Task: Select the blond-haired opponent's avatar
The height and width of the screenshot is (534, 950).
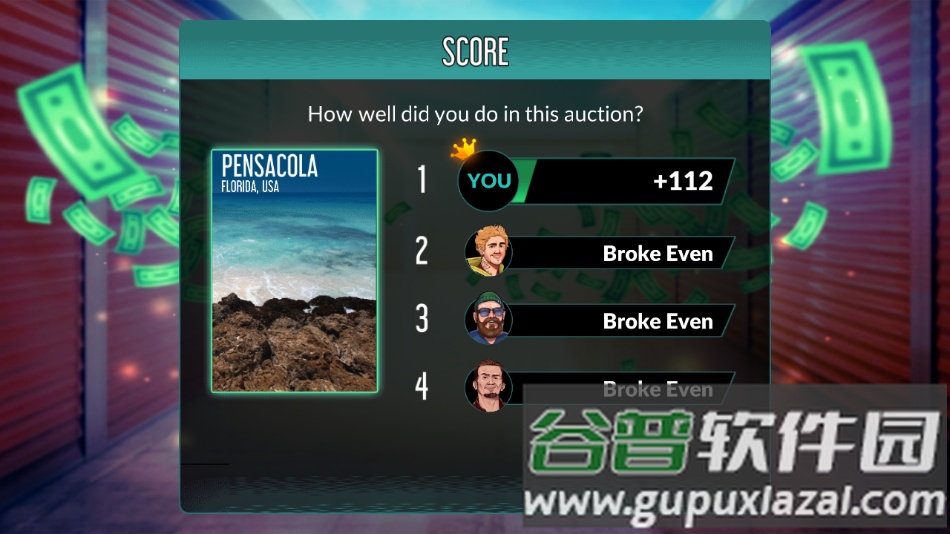Action: 488,252
